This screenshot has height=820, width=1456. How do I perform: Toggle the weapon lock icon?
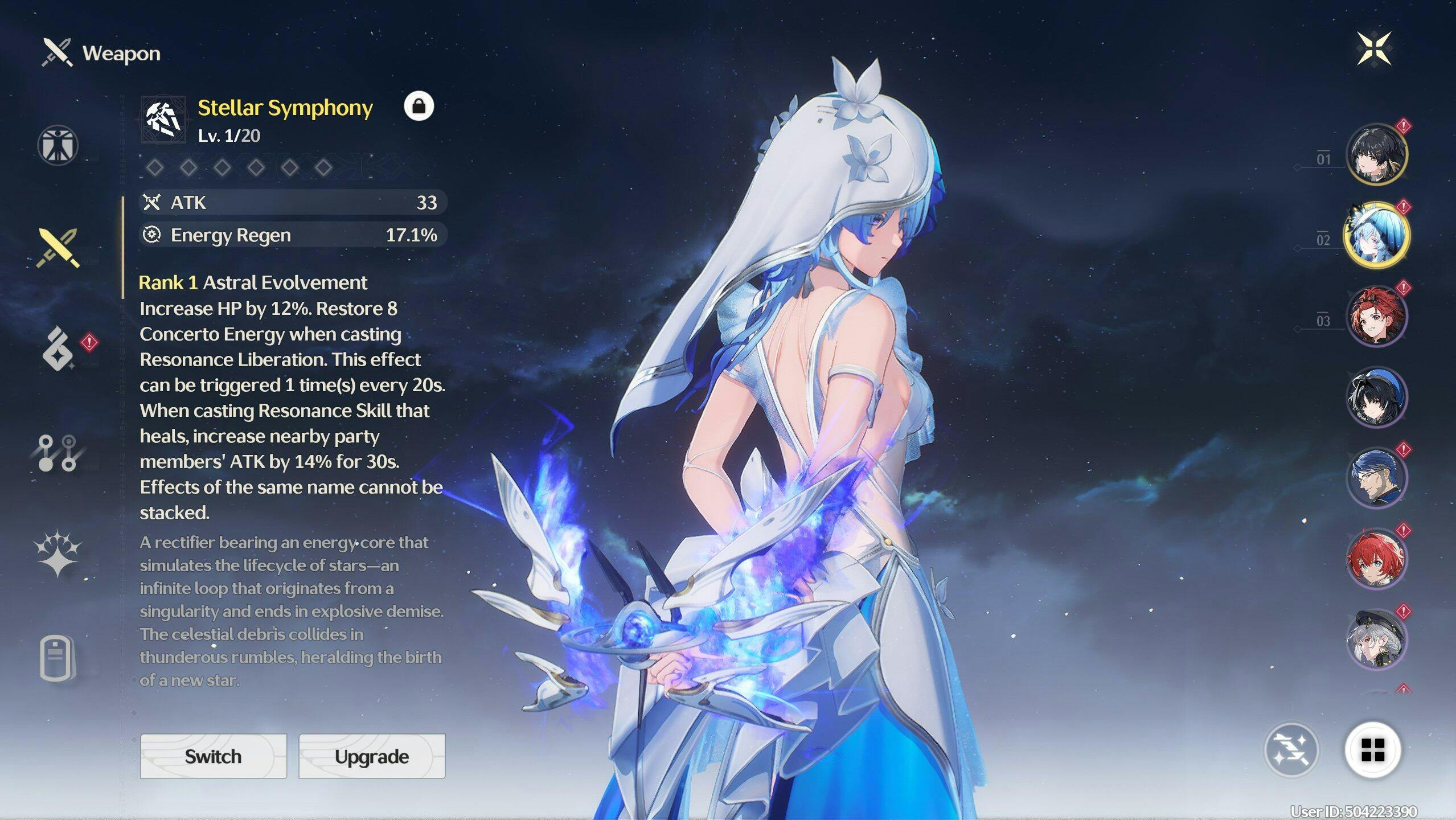(x=419, y=106)
